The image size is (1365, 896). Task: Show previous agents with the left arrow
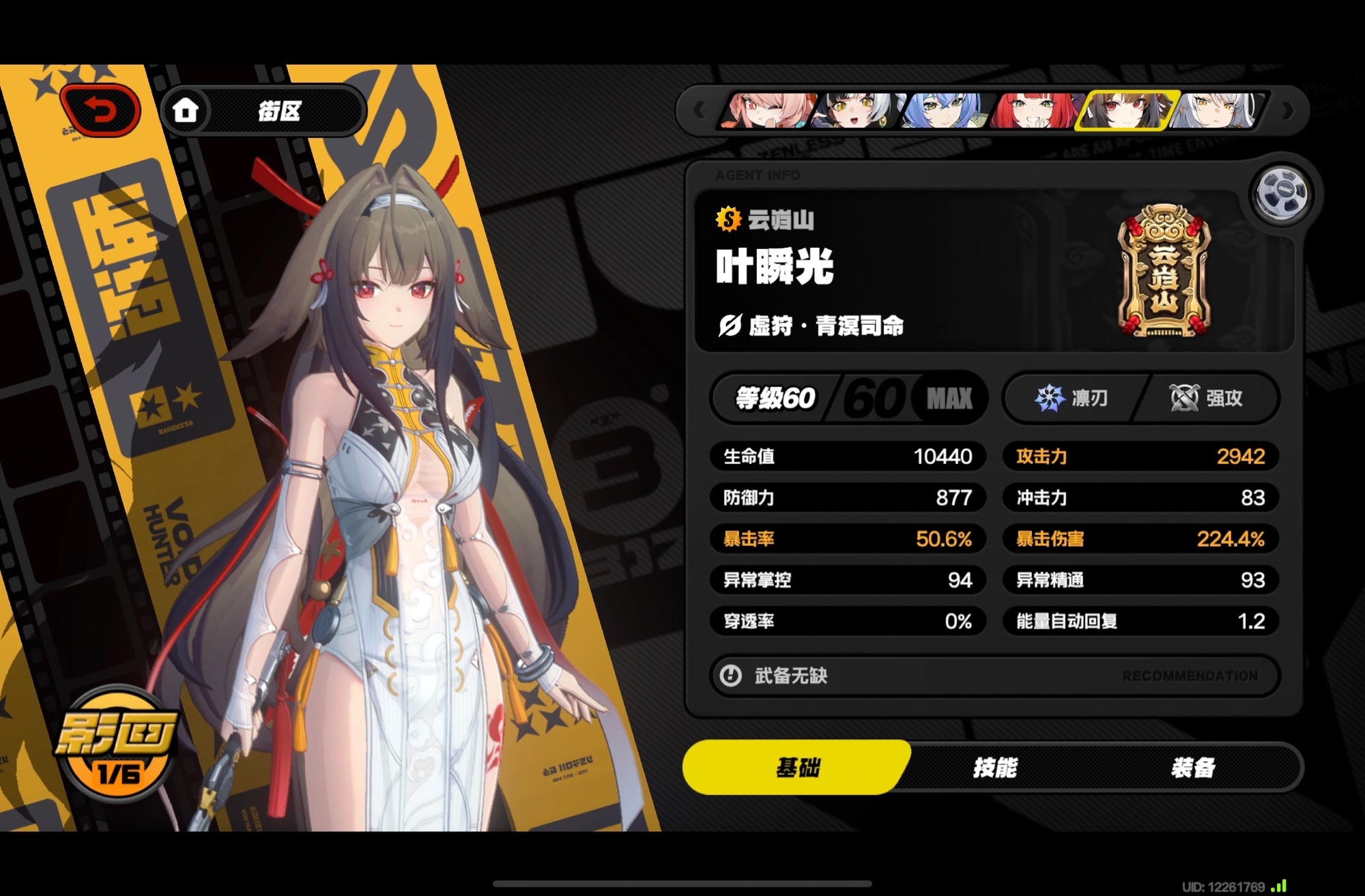[x=699, y=111]
